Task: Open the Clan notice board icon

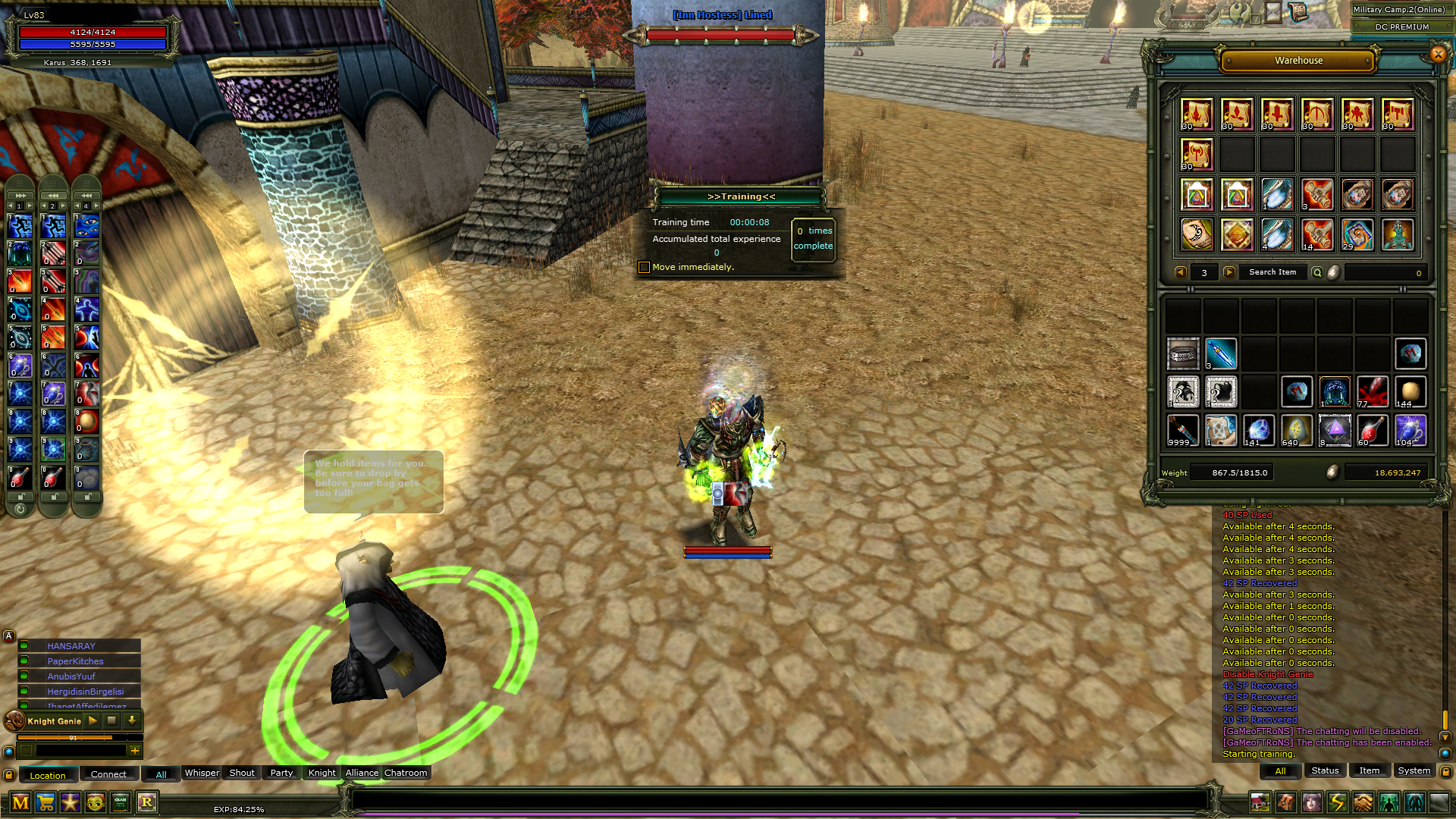Action: pos(120,803)
